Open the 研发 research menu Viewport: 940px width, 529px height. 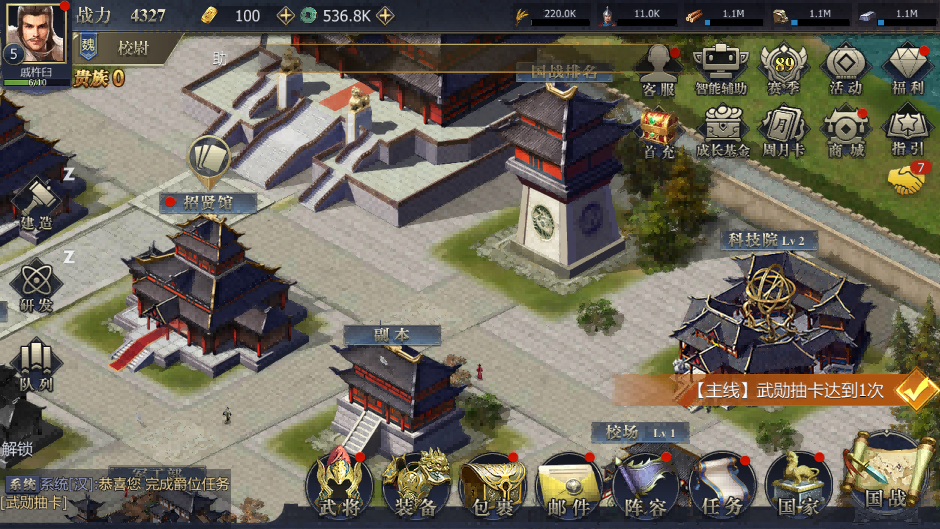(36, 285)
